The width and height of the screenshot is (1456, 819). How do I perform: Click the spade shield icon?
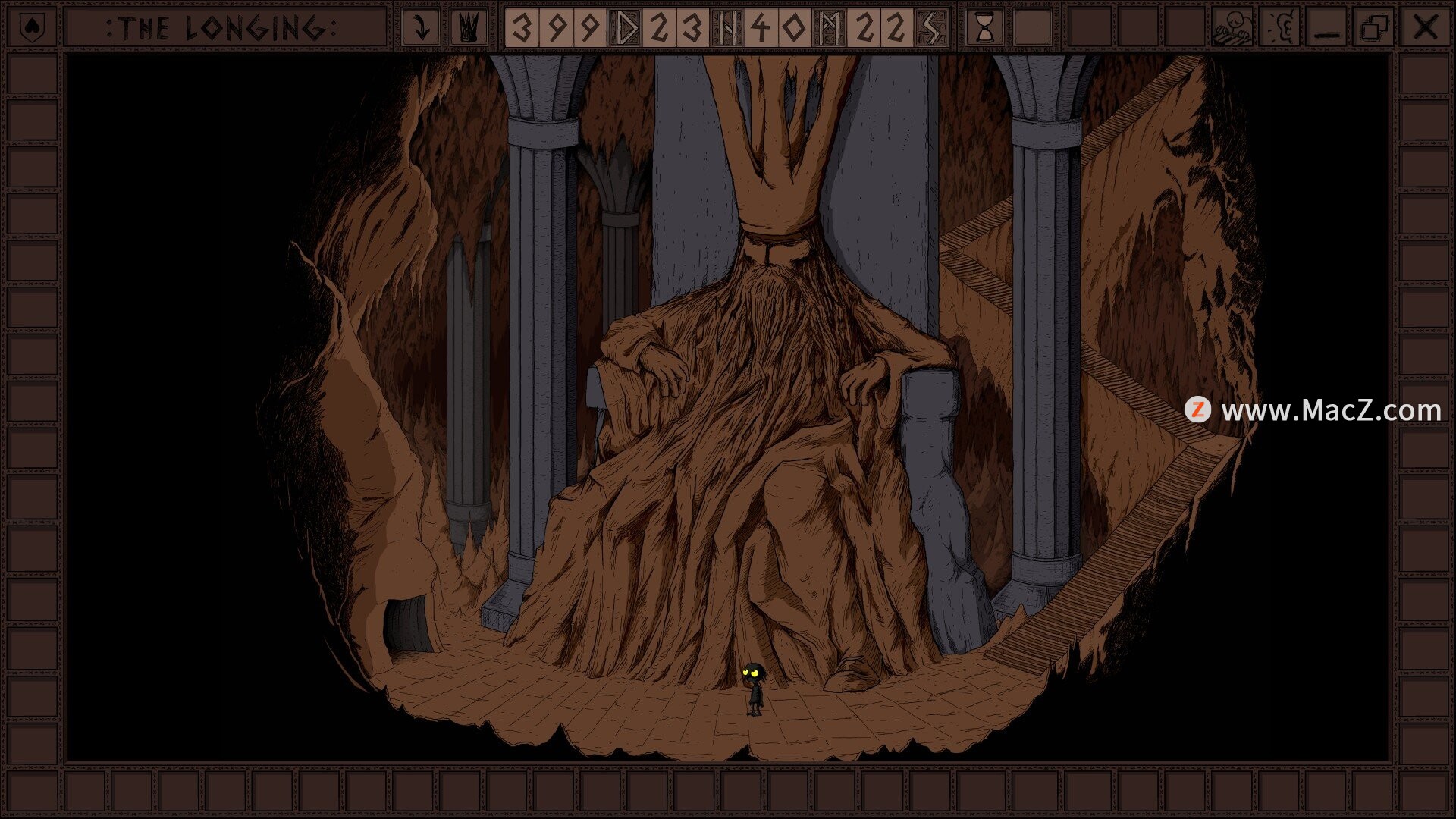30,28
